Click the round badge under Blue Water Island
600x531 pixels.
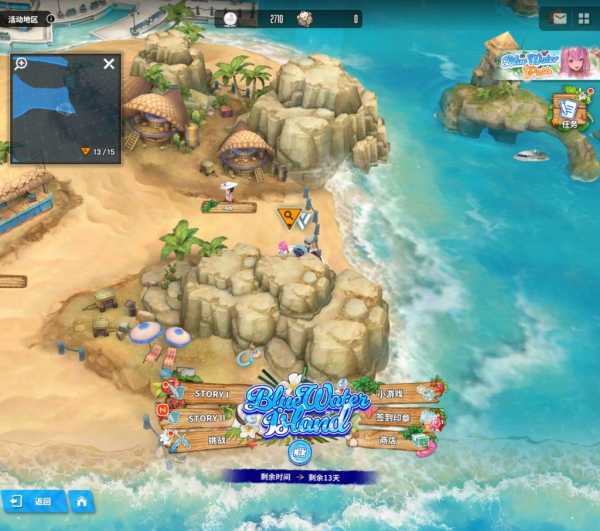(296, 451)
